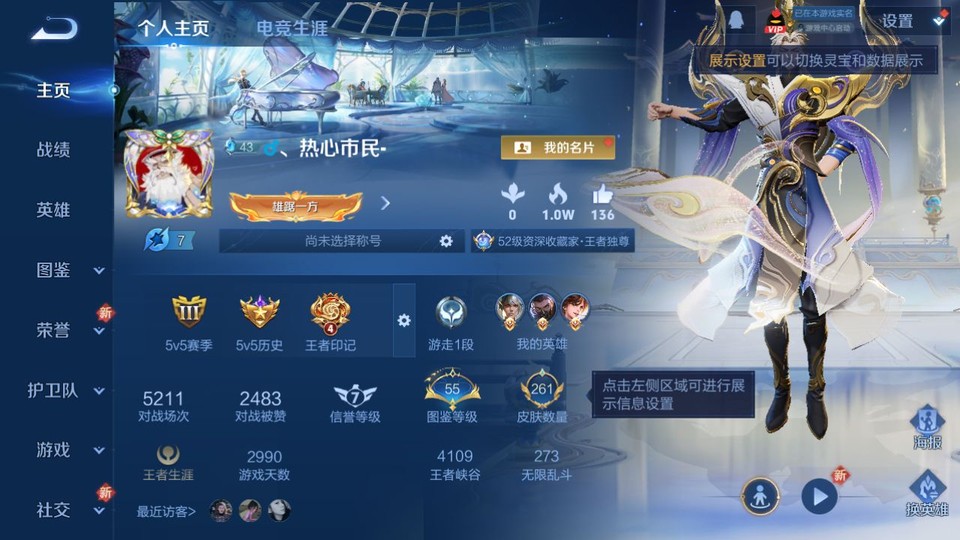Image resolution: width=960 pixels, height=540 pixels.
Task: Open the 社交 social section
Action: coord(60,510)
